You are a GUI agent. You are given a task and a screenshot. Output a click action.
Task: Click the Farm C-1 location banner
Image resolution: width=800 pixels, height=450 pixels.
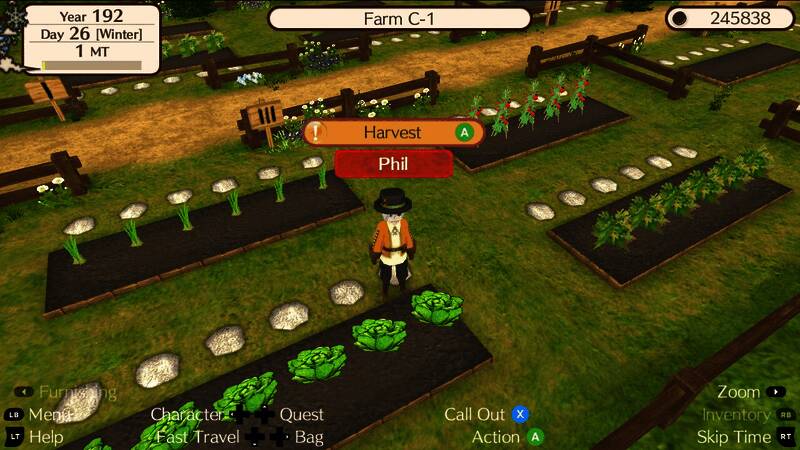pos(399,19)
